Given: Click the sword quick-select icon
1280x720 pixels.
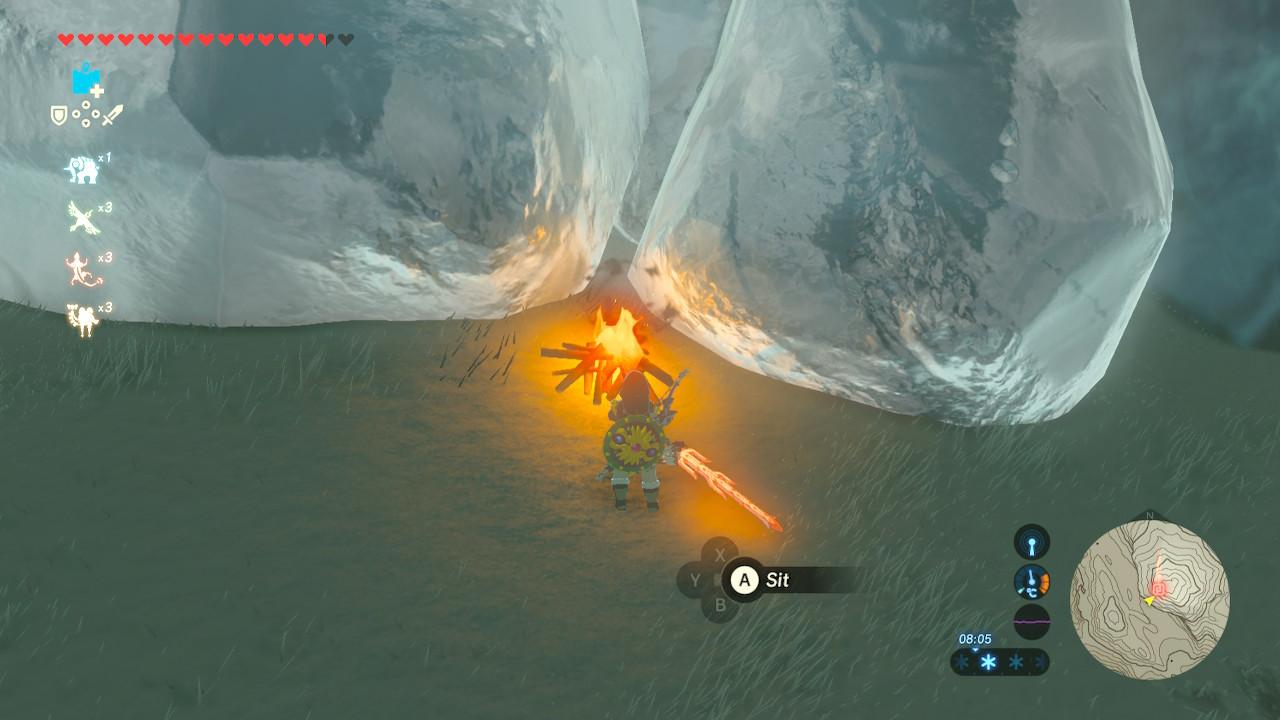Looking at the screenshot, I should coord(112,116).
